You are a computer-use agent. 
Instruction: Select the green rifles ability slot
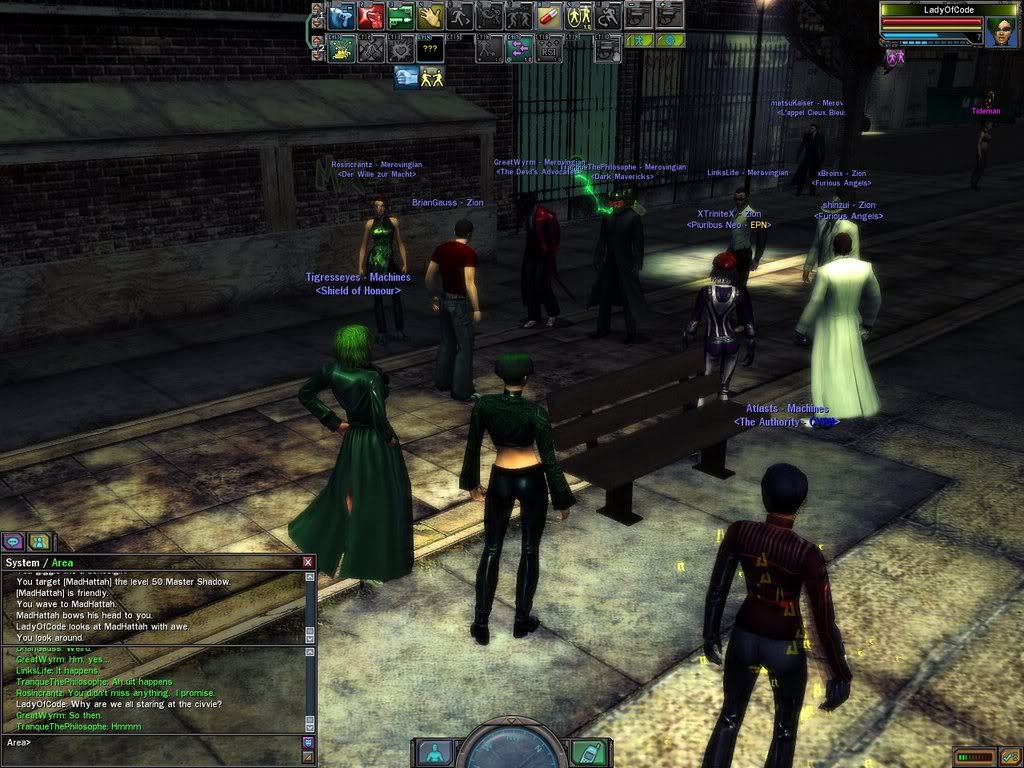(400, 16)
